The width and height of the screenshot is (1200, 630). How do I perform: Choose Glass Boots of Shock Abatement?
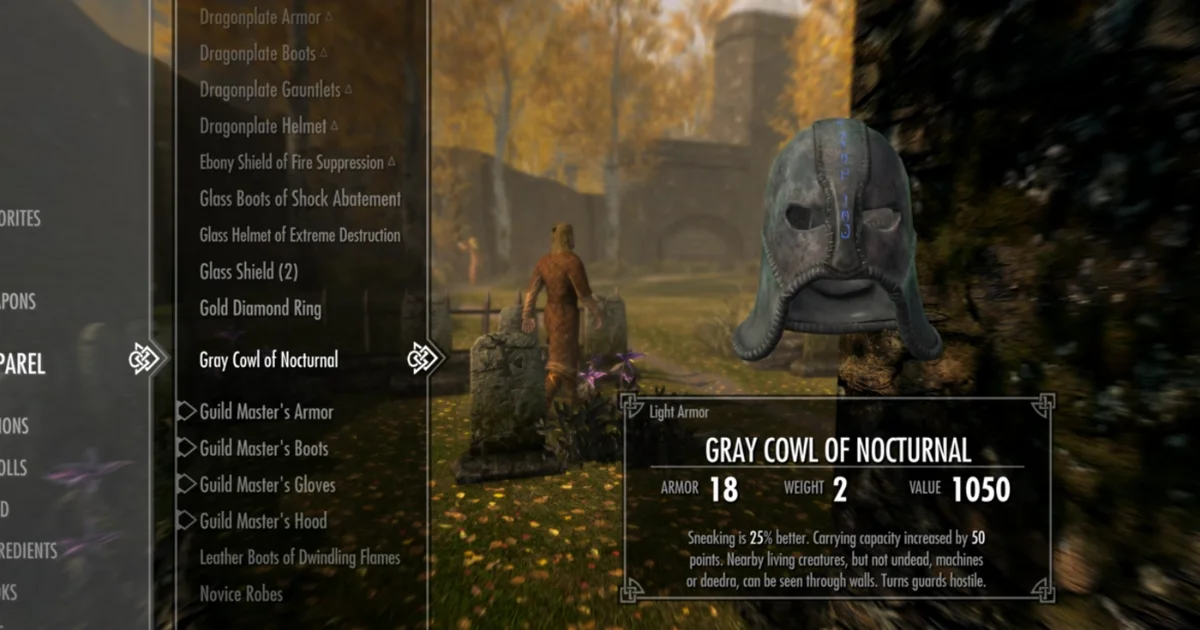point(300,199)
